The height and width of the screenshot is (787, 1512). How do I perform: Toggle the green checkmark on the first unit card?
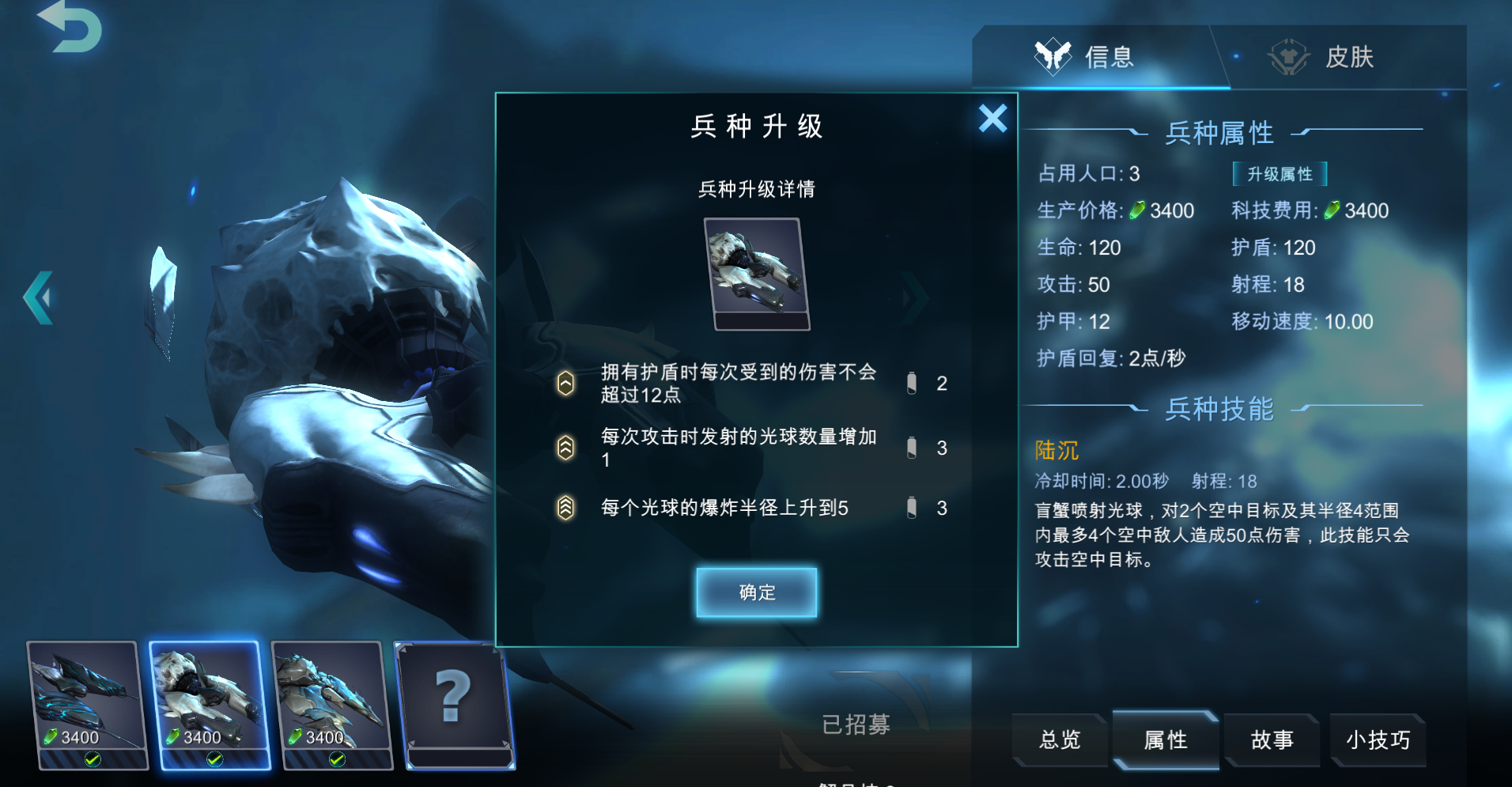(93, 759)
